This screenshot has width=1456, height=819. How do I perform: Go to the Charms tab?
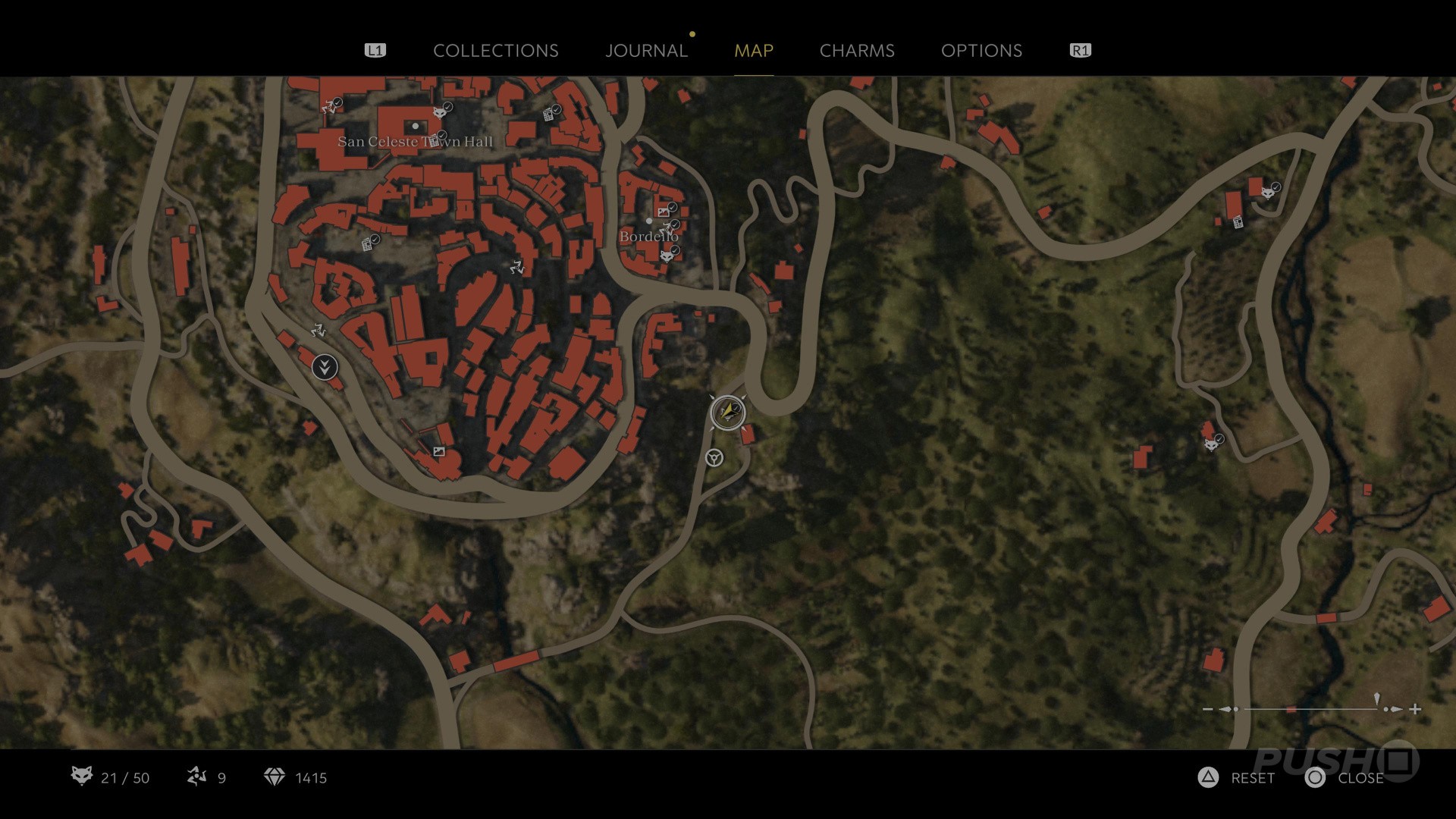857,51
